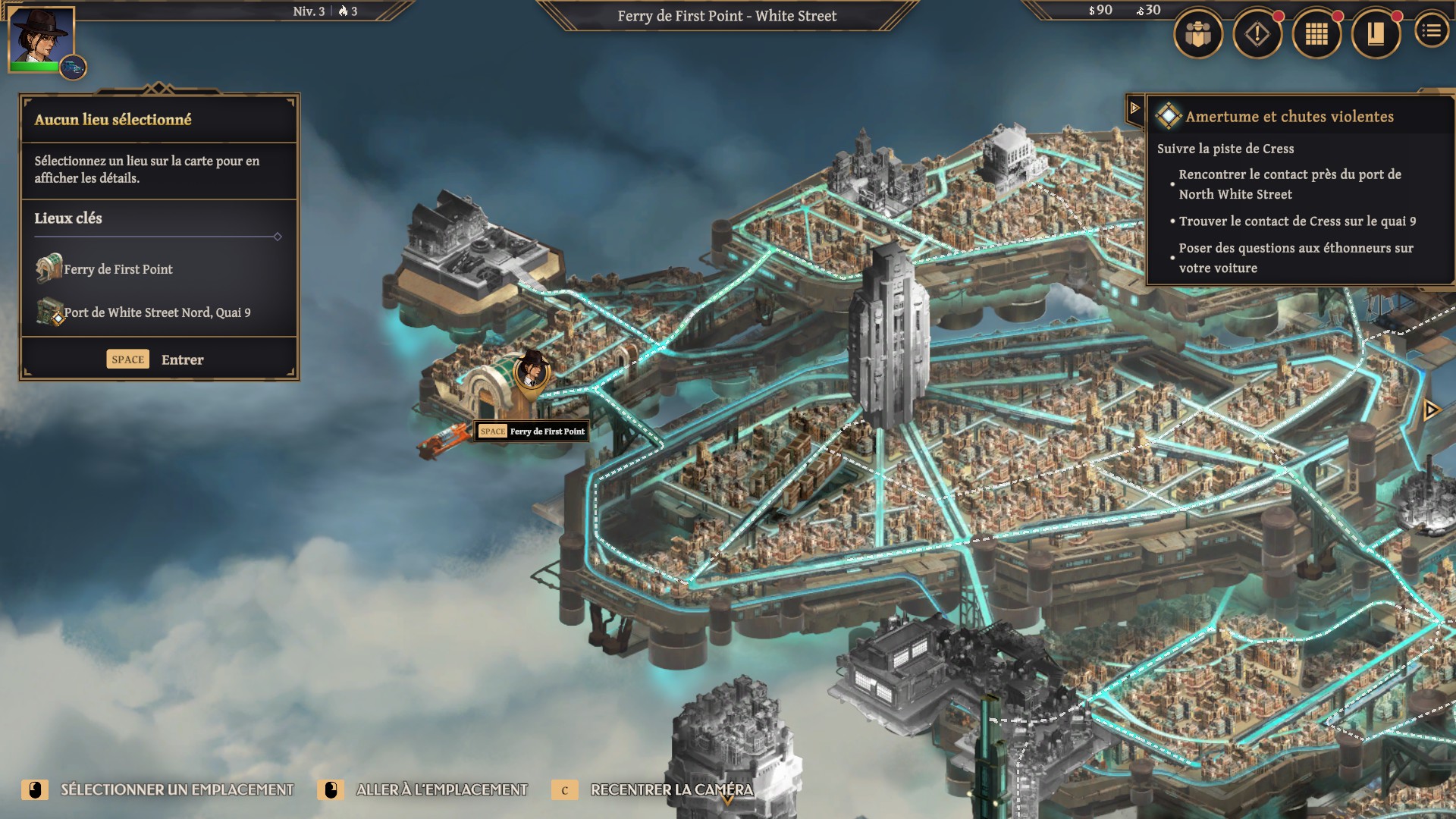
Task: Collapse the quest tracker panel arrow
Action: pyautogui.click(x=1135, y=108)
